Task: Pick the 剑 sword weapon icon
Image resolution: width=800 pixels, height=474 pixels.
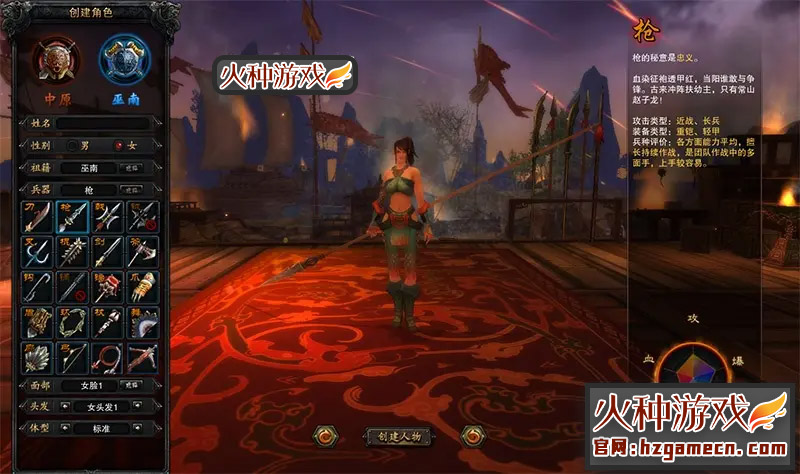Action: pos(108,249)
